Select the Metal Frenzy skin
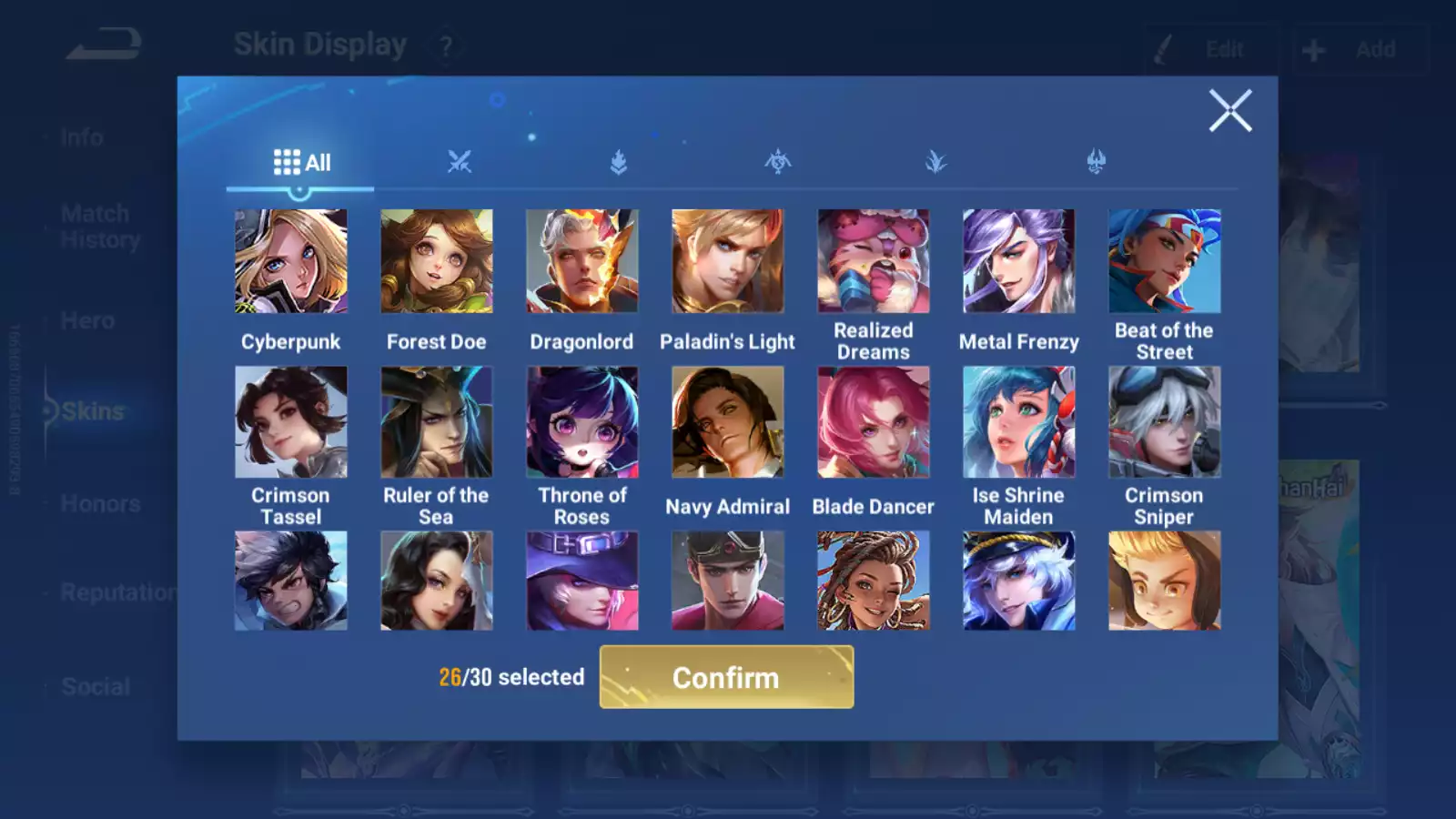Screen dimensions: 1456x819 point(1019,262)
